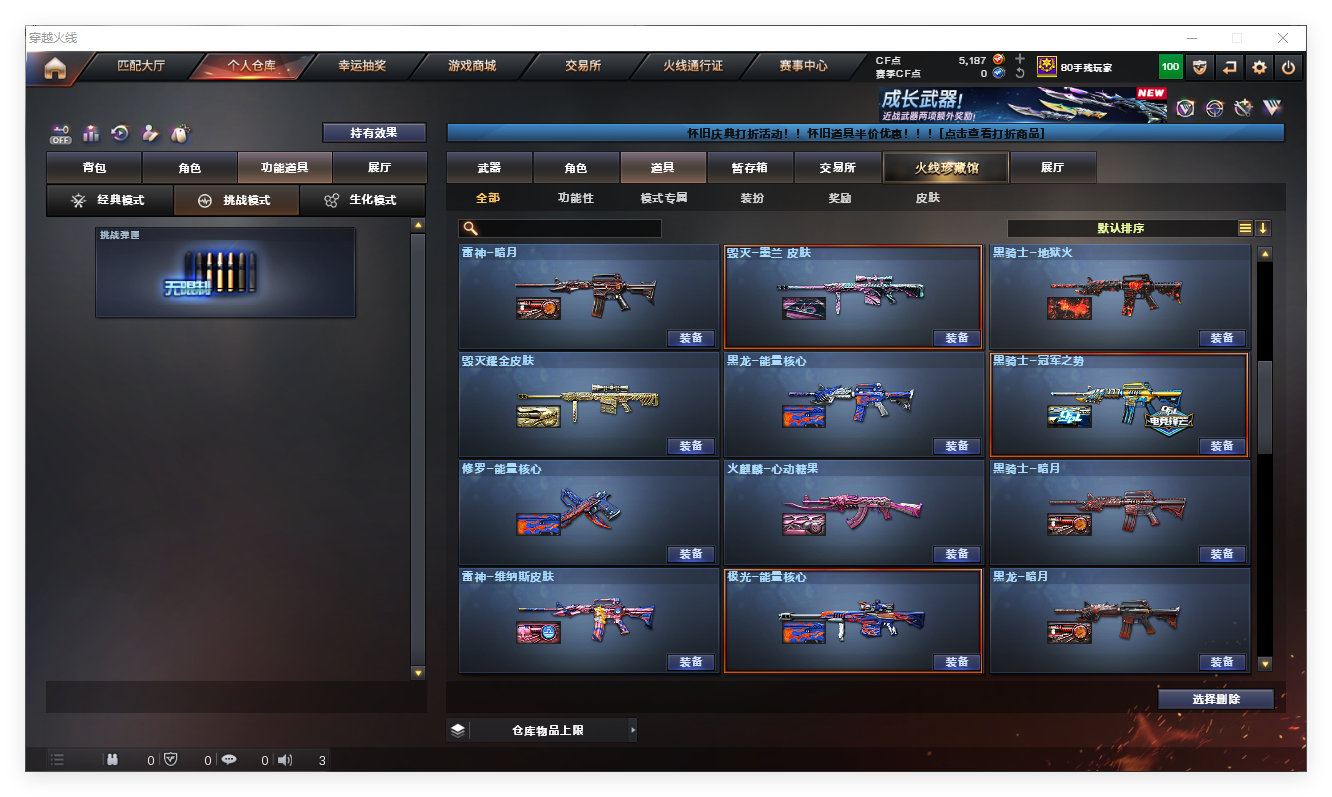Open the 持有效果 owned effects panel
Image resolution: width=1332 pixels, height=797 pixels.
(x=374, y=132)
